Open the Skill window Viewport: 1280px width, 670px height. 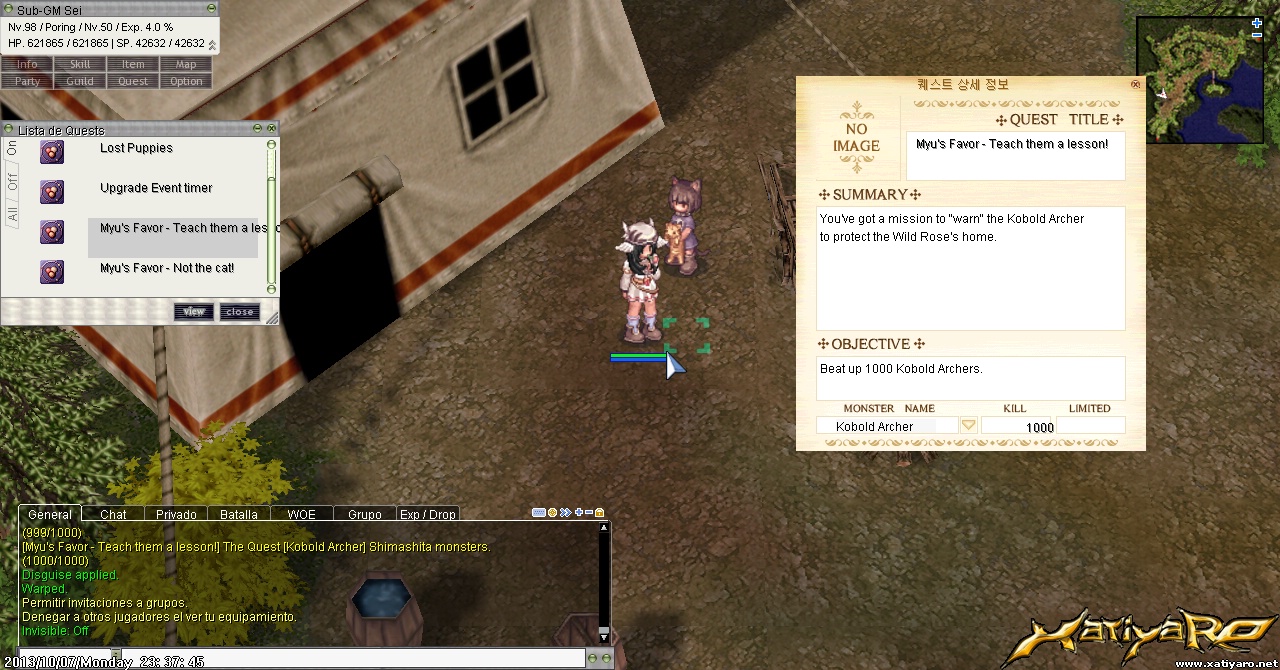point(80,65)
